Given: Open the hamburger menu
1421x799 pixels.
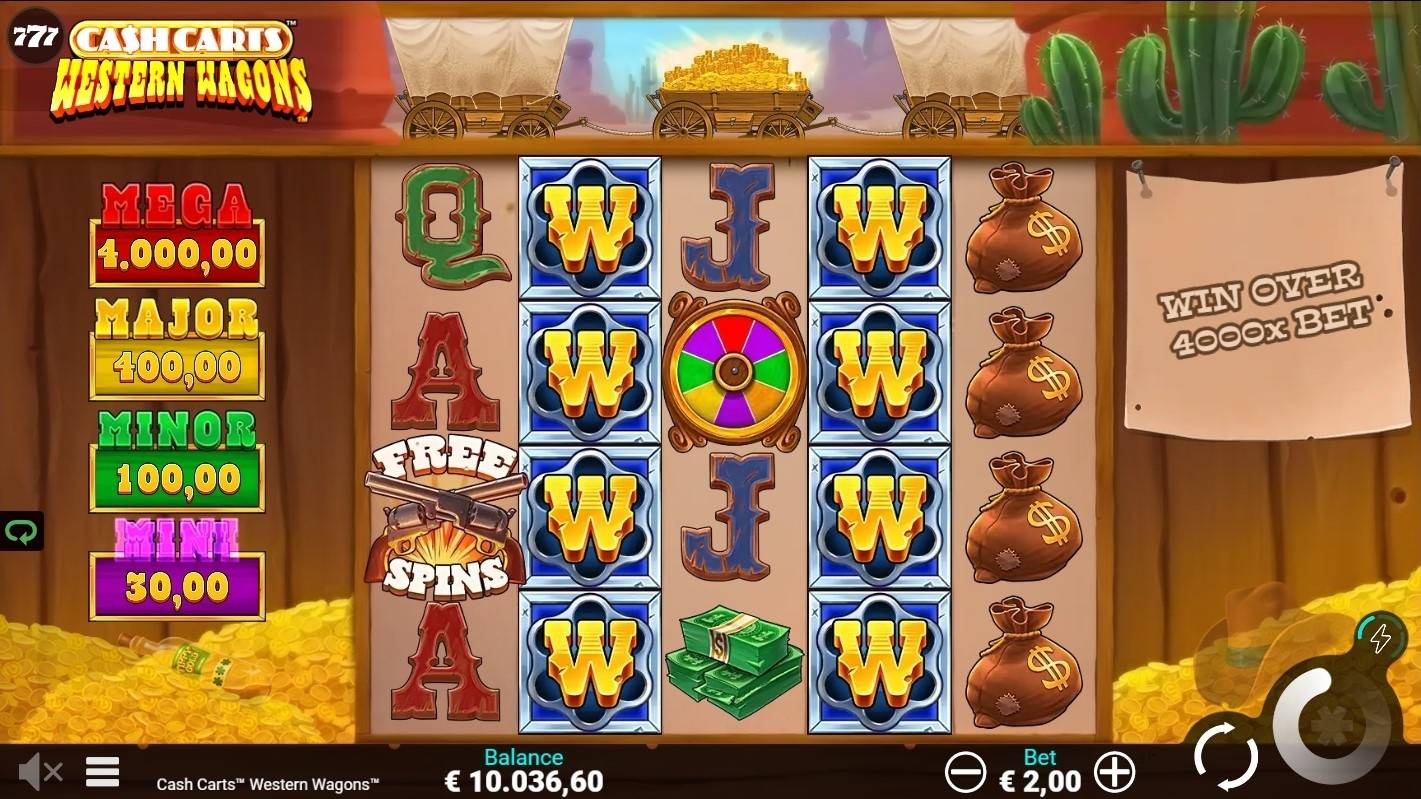Looking at the screenshot, I should pos(102,771).
